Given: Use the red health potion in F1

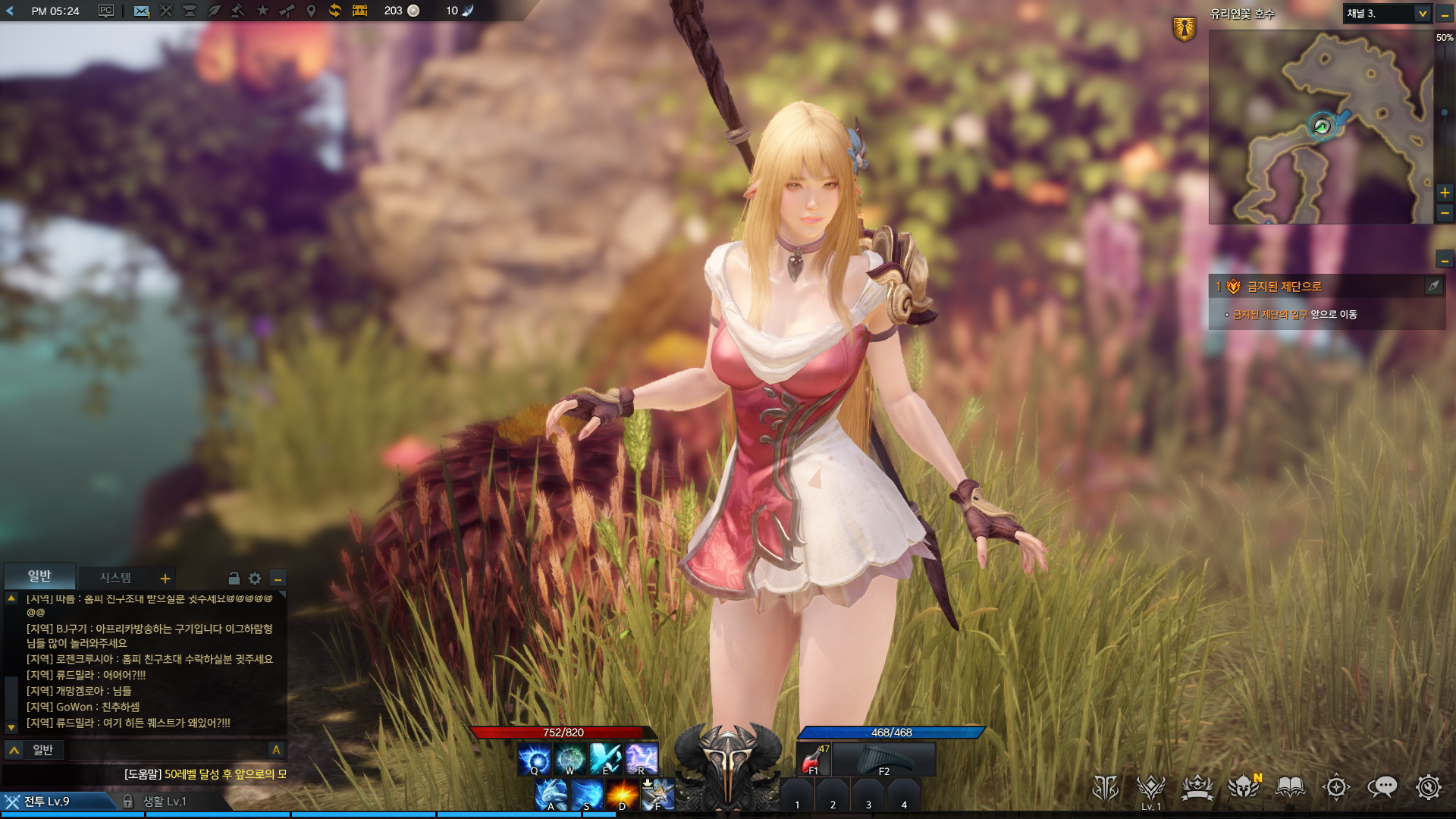Looking at the screenshot, I should (x=814, y=759).
